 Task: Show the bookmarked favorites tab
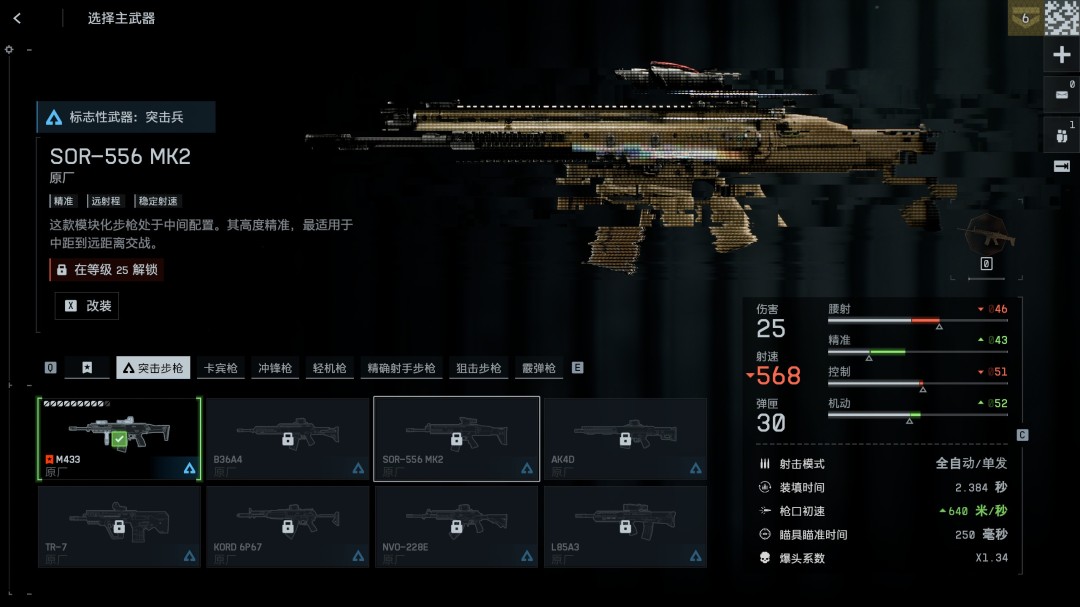click(87, 368)
